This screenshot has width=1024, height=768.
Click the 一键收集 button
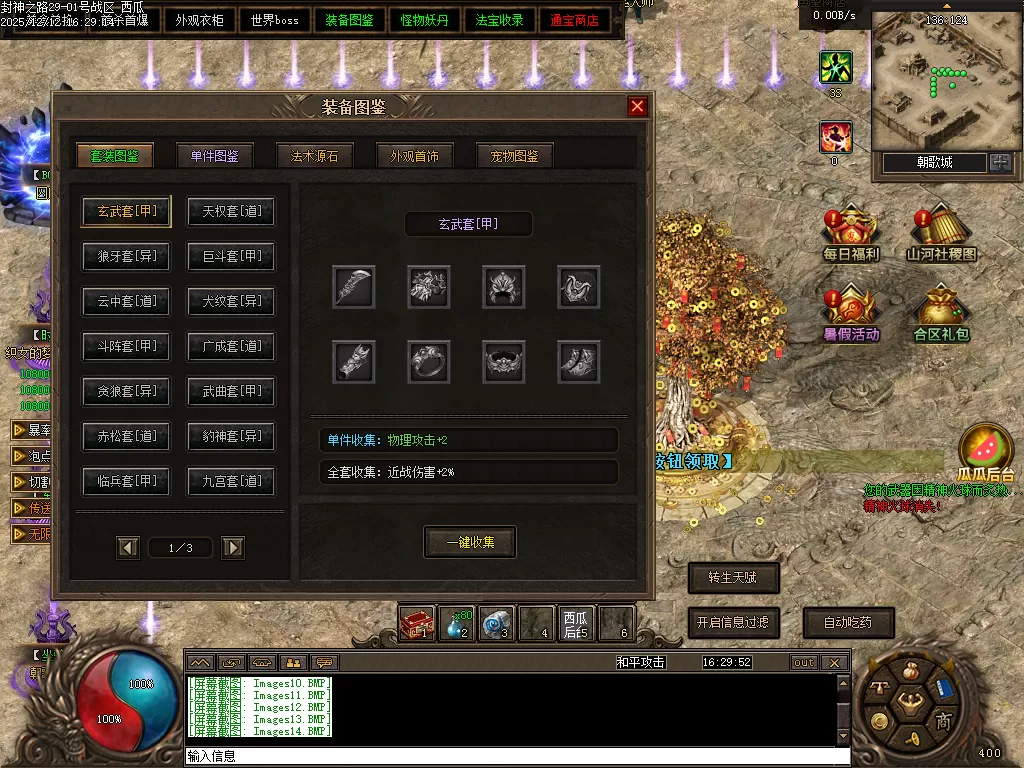click(470, 542)
